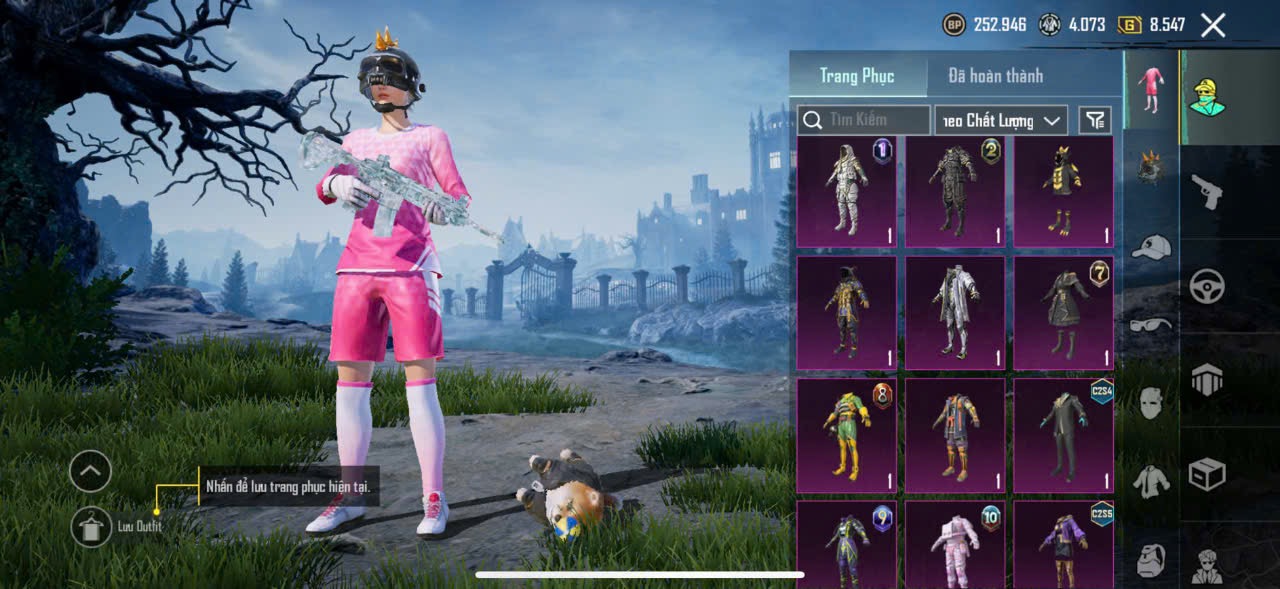This screenshot has width=1280, height=589.
Task: Open the Đã hoàn thành tab
Action: click(995, 75)
